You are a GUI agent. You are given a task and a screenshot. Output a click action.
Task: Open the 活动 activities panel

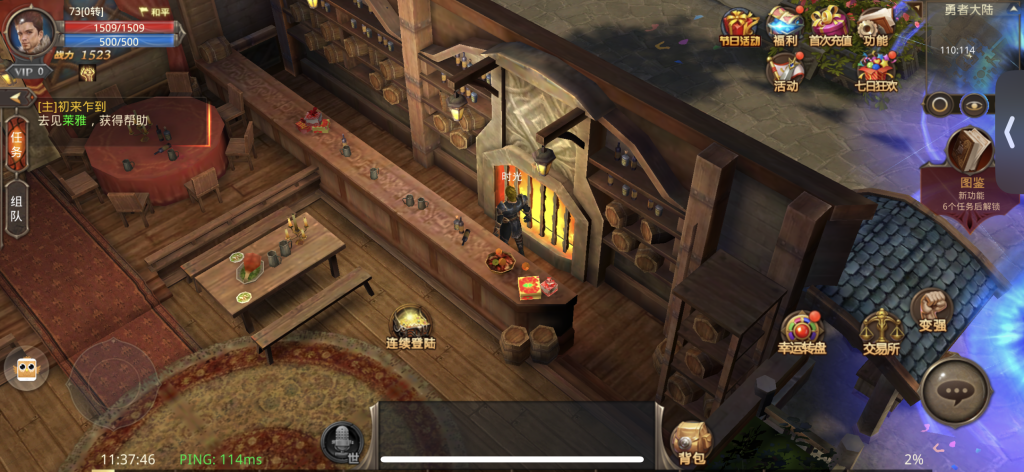785,72
